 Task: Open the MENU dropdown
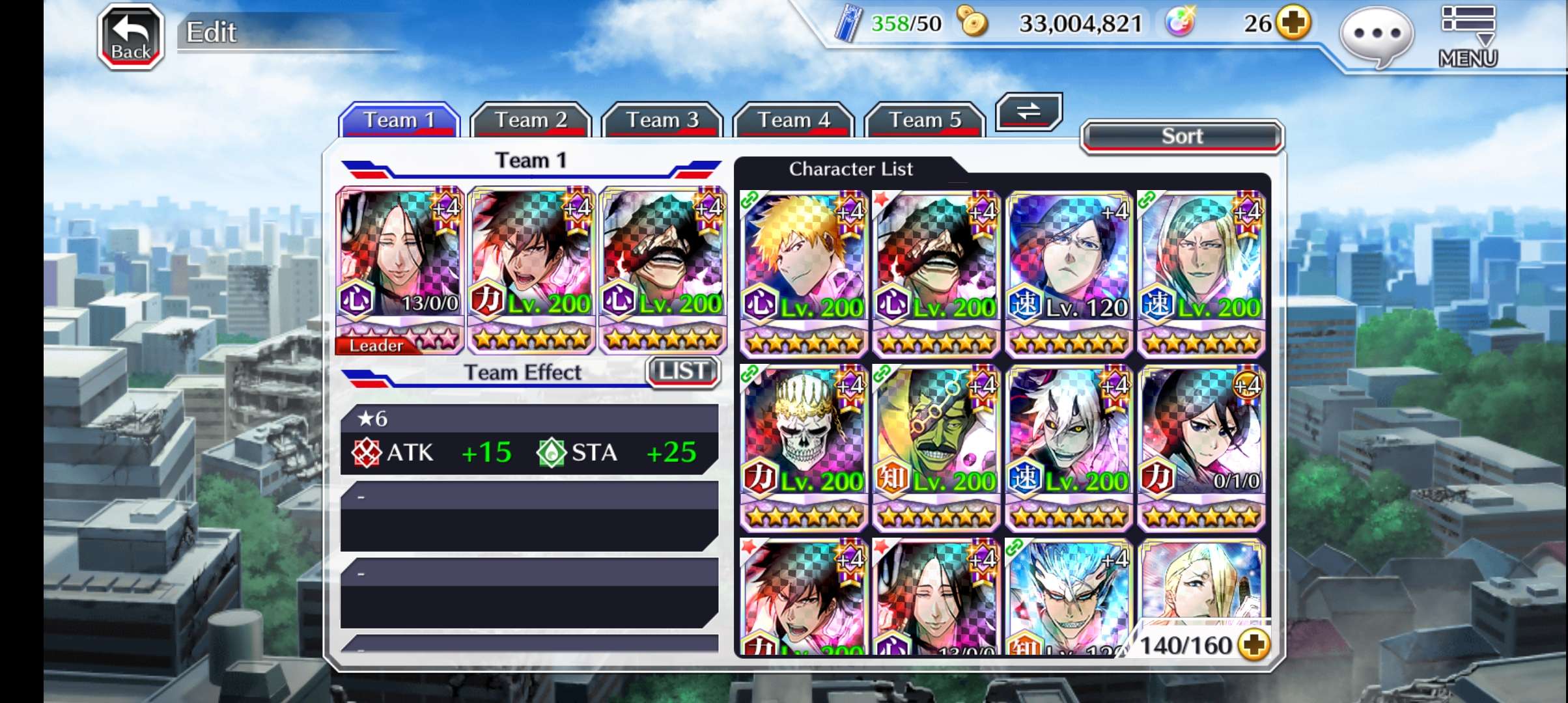[1468, 36]
